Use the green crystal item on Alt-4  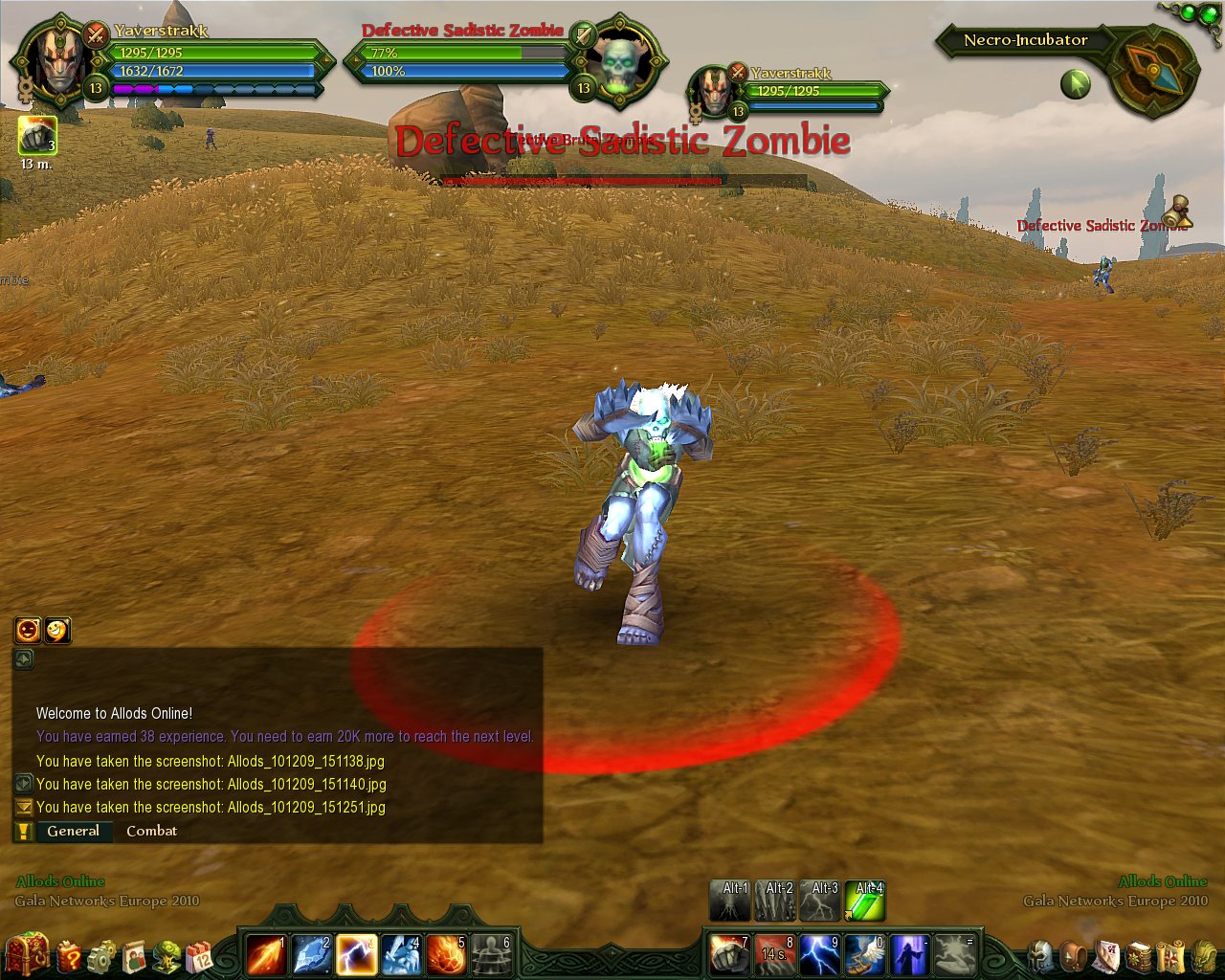pyautogui.click(x=865, y=902)
